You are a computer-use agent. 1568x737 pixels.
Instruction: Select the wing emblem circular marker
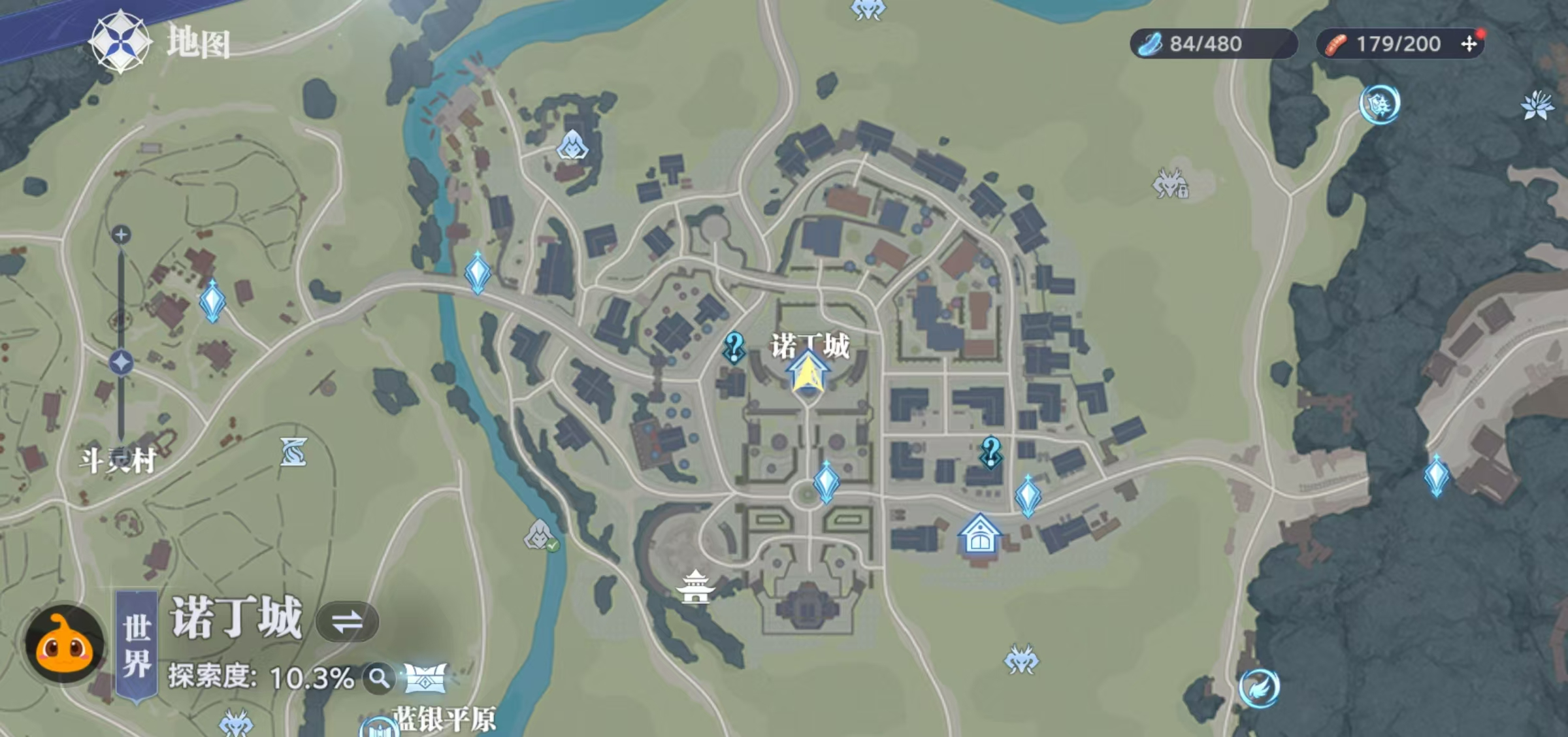pyautogui.click(x=1259, y=687)
